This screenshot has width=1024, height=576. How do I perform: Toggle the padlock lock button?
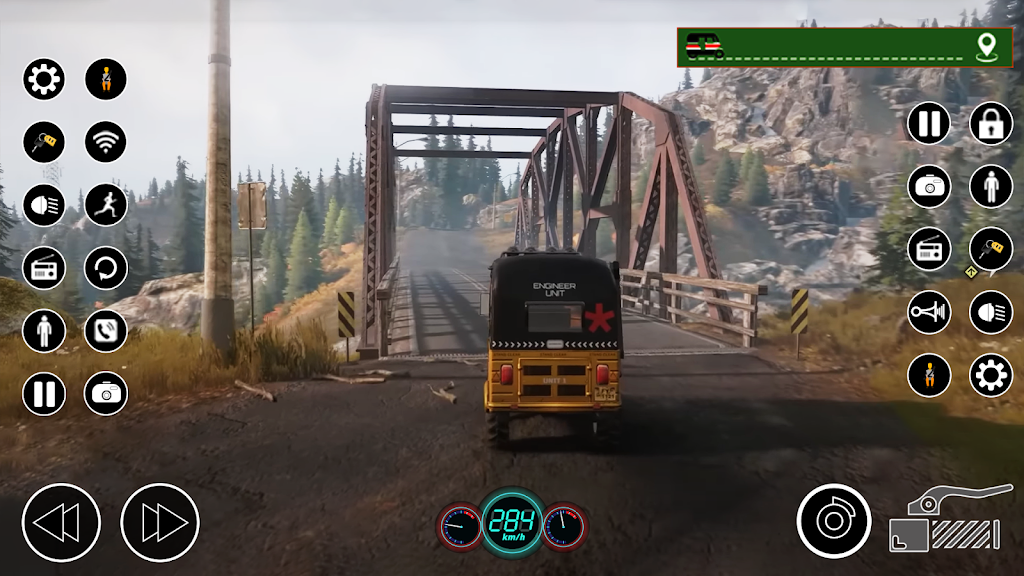coord(990,123)
